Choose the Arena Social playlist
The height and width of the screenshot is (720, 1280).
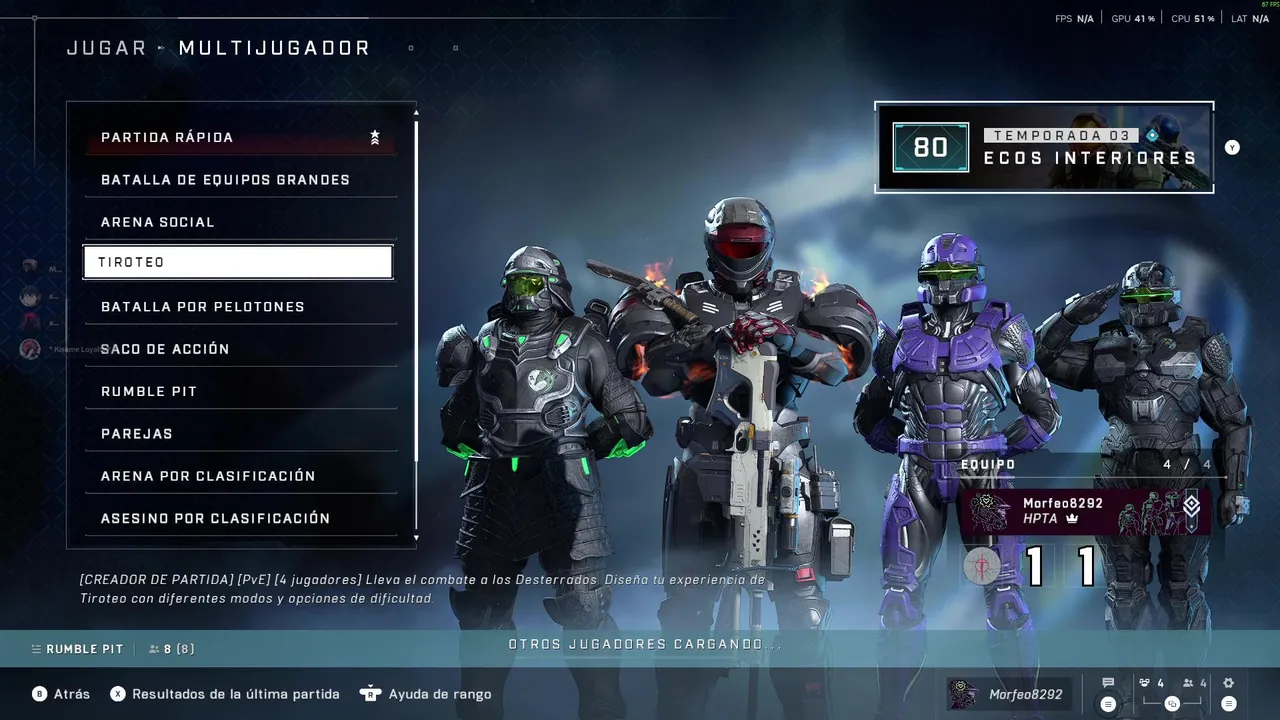point(240,222)
